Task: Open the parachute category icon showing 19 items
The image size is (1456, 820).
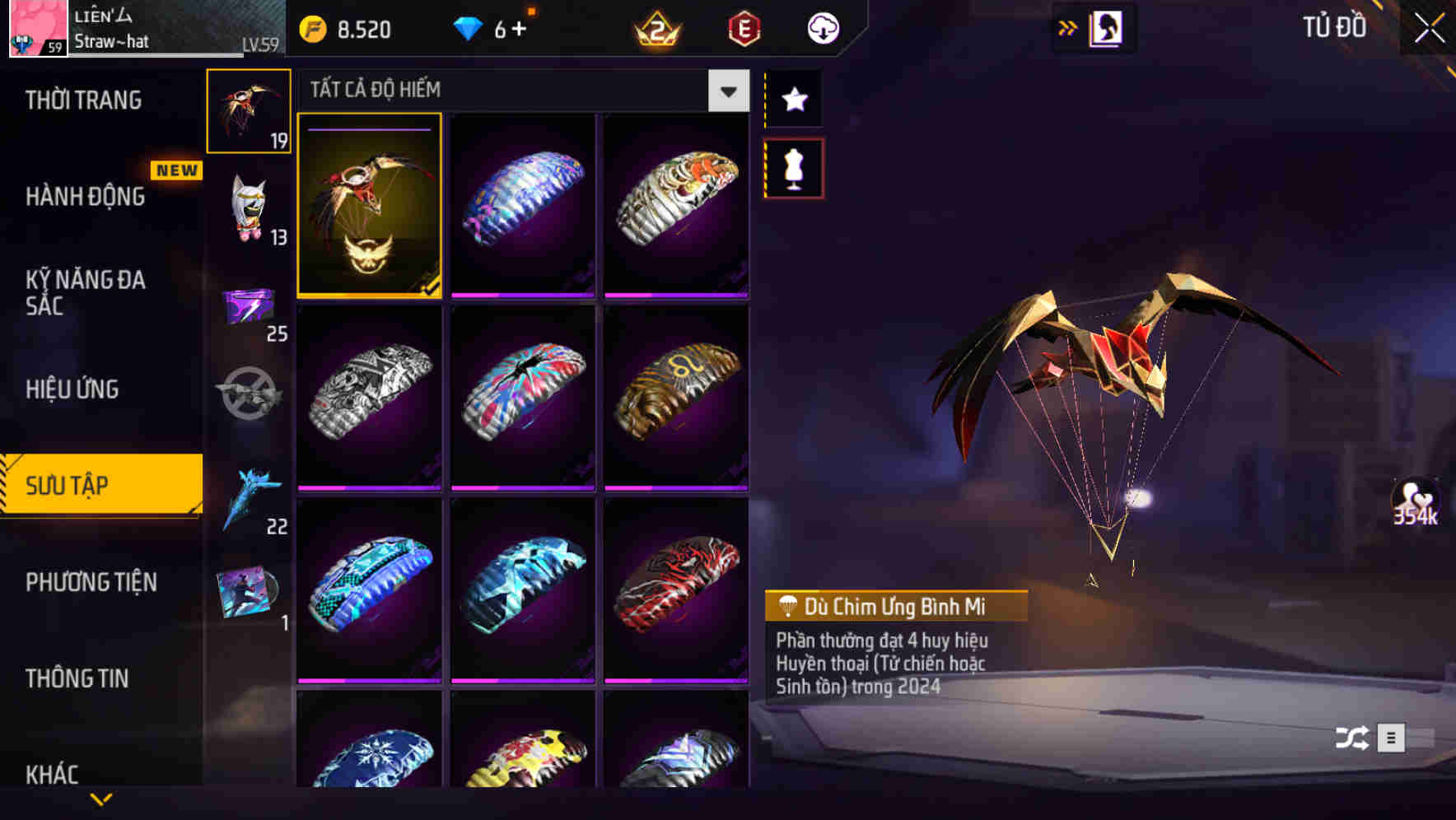Action: pos(248,109)
